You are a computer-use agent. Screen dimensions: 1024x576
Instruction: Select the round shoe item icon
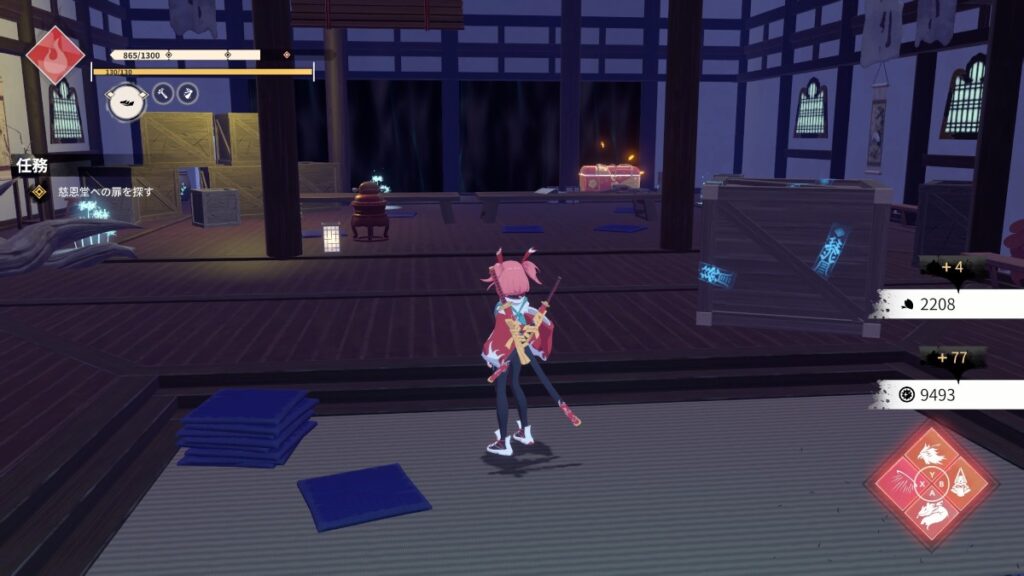pyautogui.click(x=126, y=102)
